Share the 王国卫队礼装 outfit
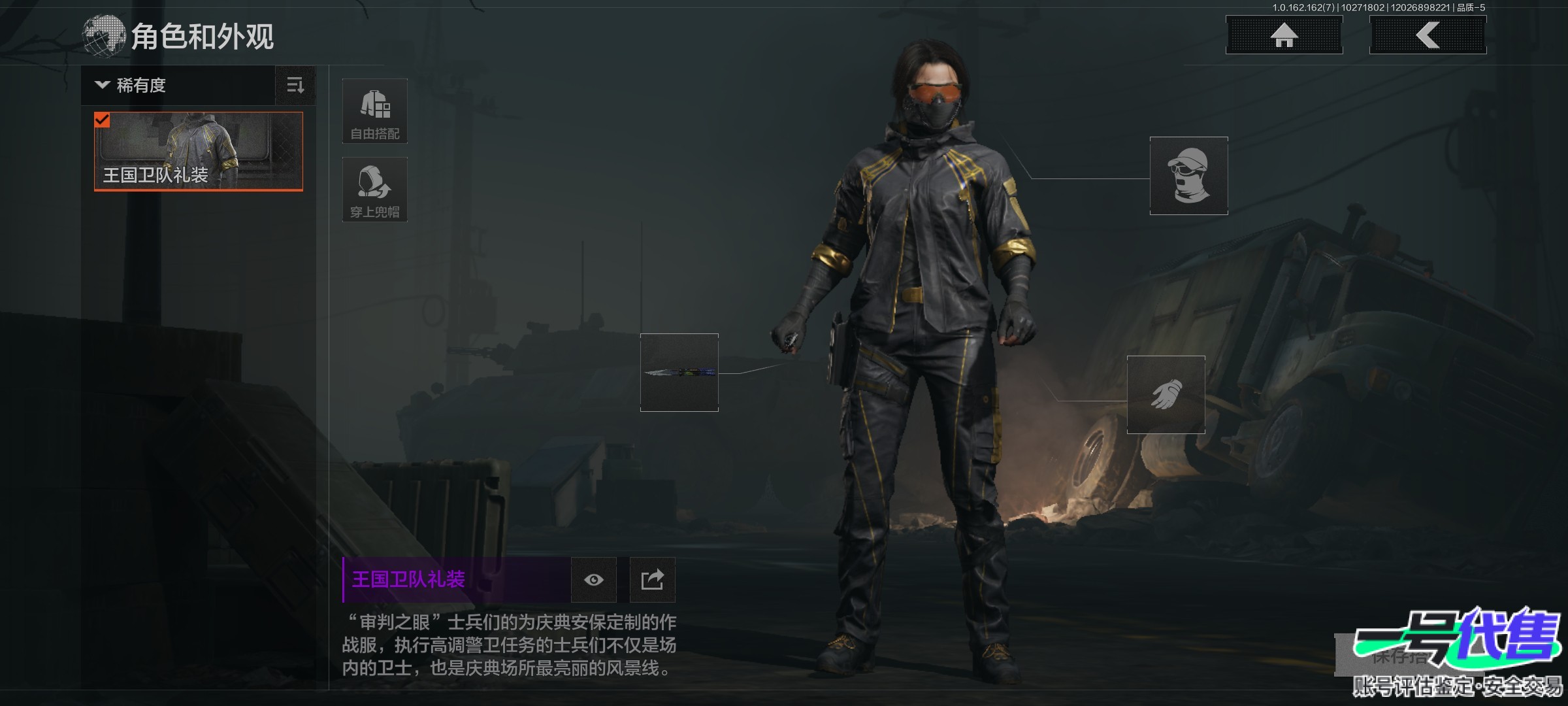 [652, 580]
